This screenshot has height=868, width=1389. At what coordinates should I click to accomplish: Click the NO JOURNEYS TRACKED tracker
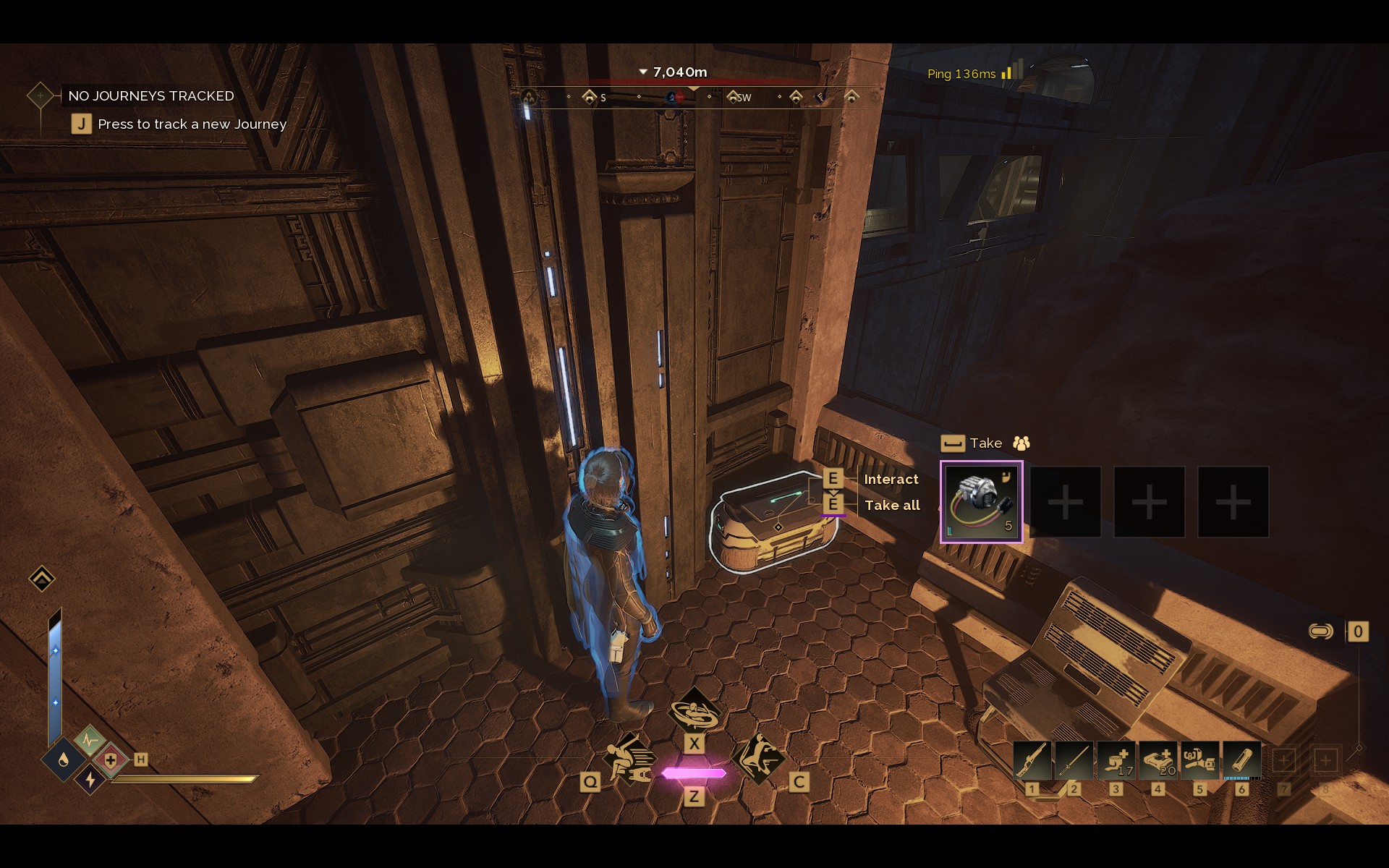click(150, 95)
